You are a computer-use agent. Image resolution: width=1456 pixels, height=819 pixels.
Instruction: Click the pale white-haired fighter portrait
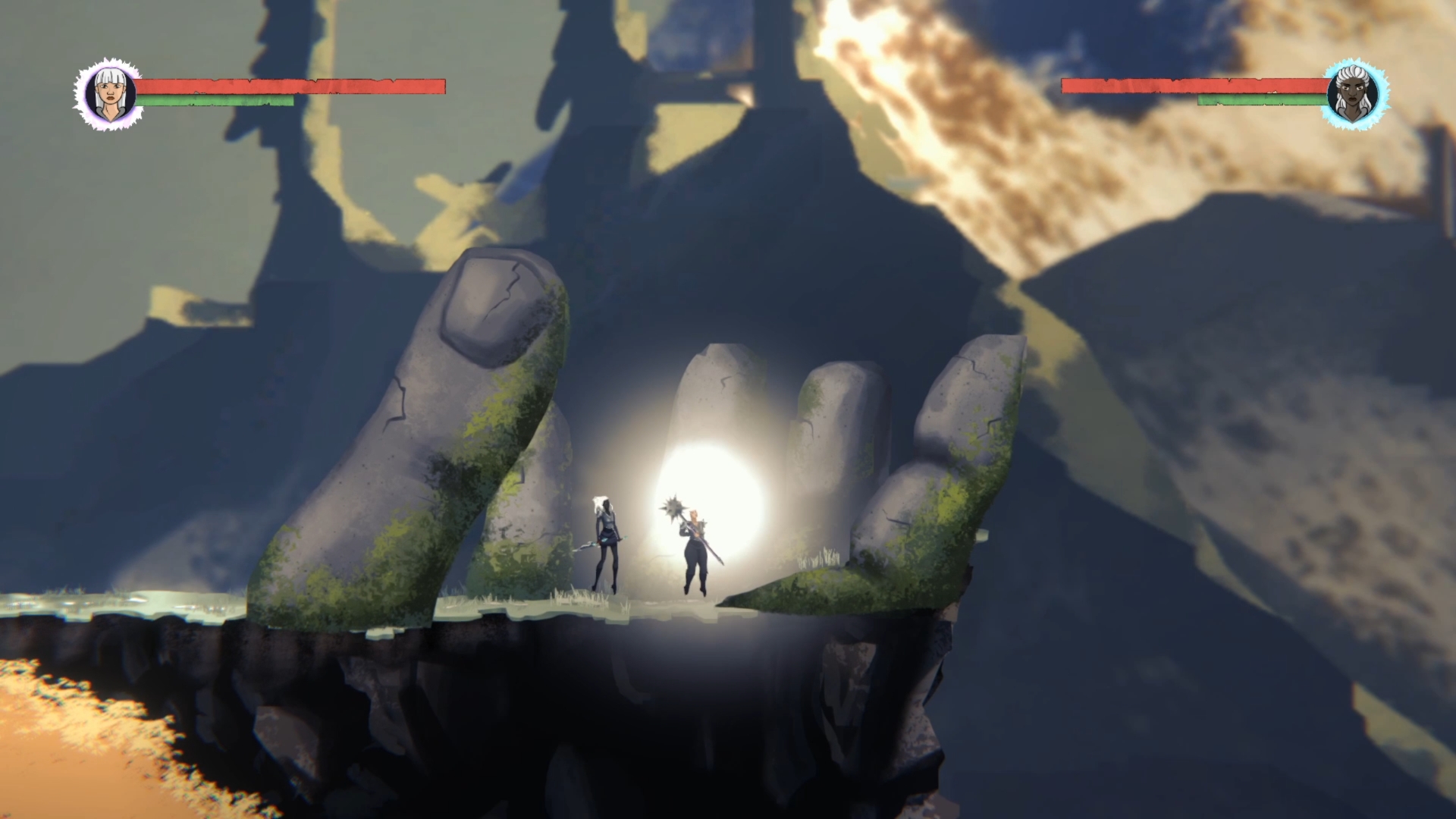110,95
